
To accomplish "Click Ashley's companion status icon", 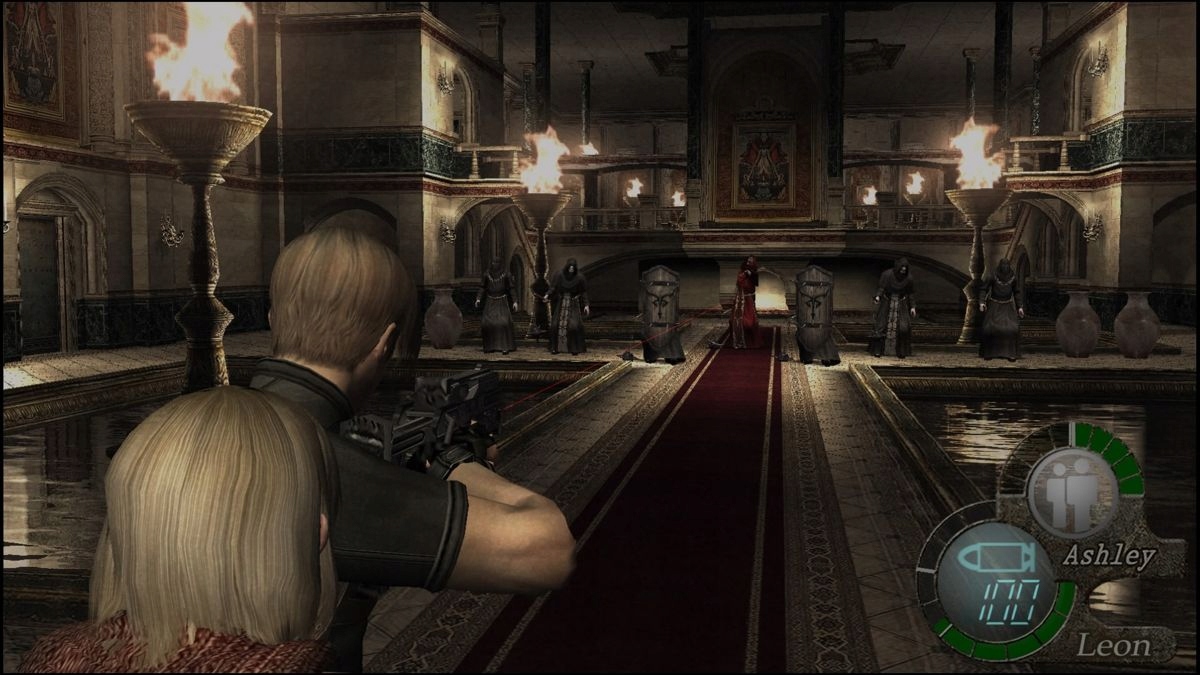I will (1071, 492).
